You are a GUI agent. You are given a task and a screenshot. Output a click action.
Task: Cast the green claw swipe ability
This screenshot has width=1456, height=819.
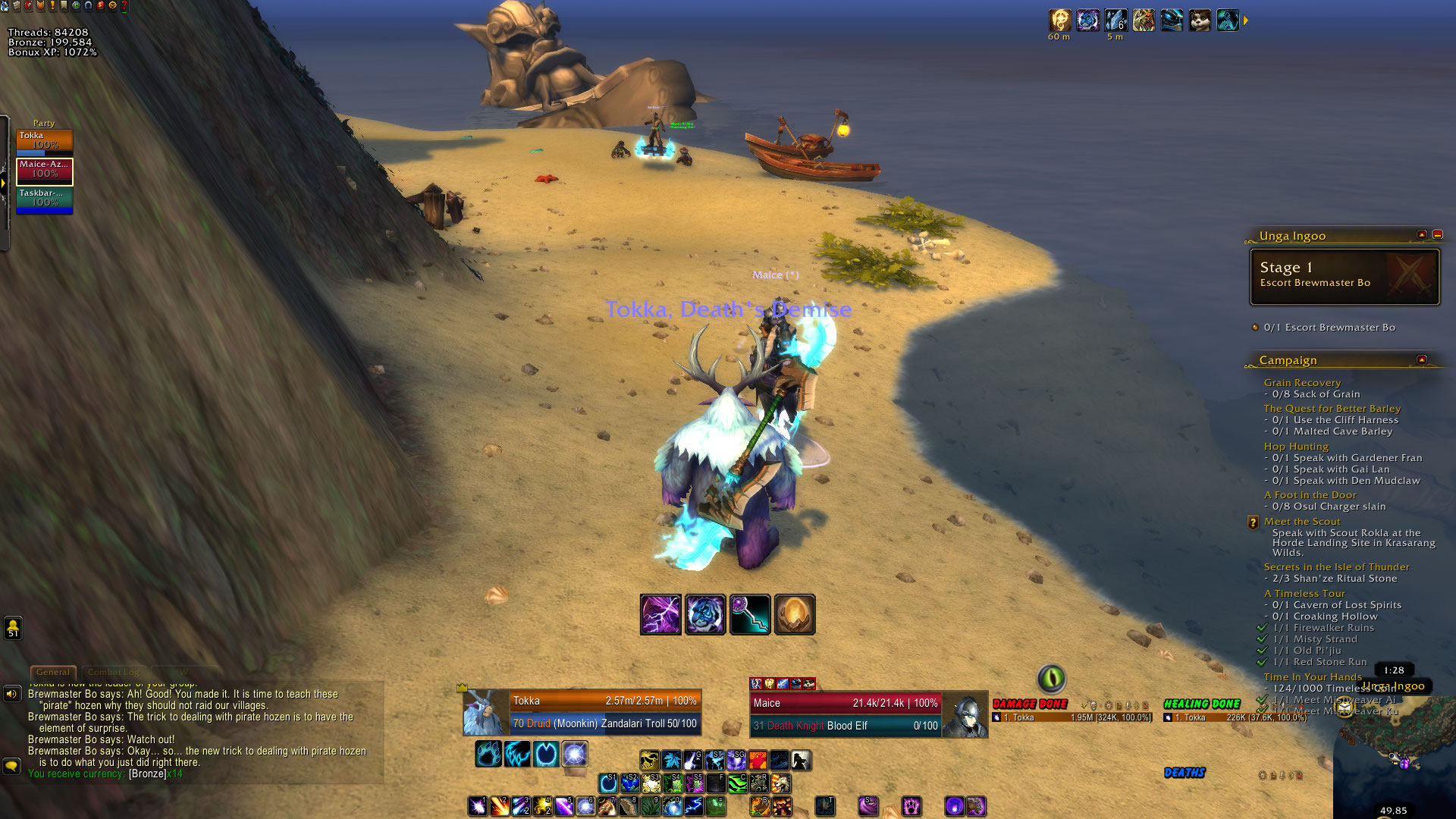[x=737, y=783]
